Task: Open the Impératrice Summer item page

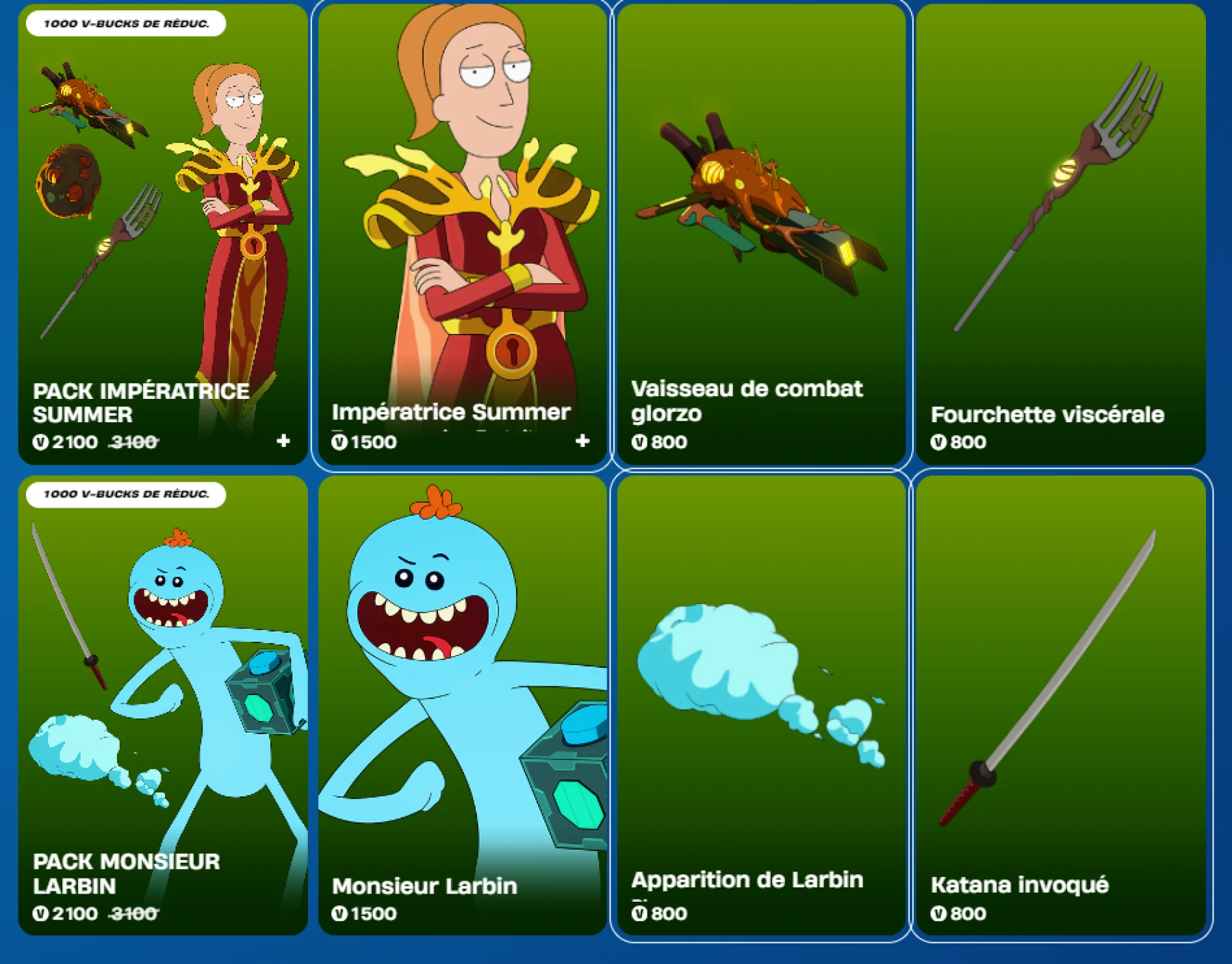Action: (x=462, y=205)
